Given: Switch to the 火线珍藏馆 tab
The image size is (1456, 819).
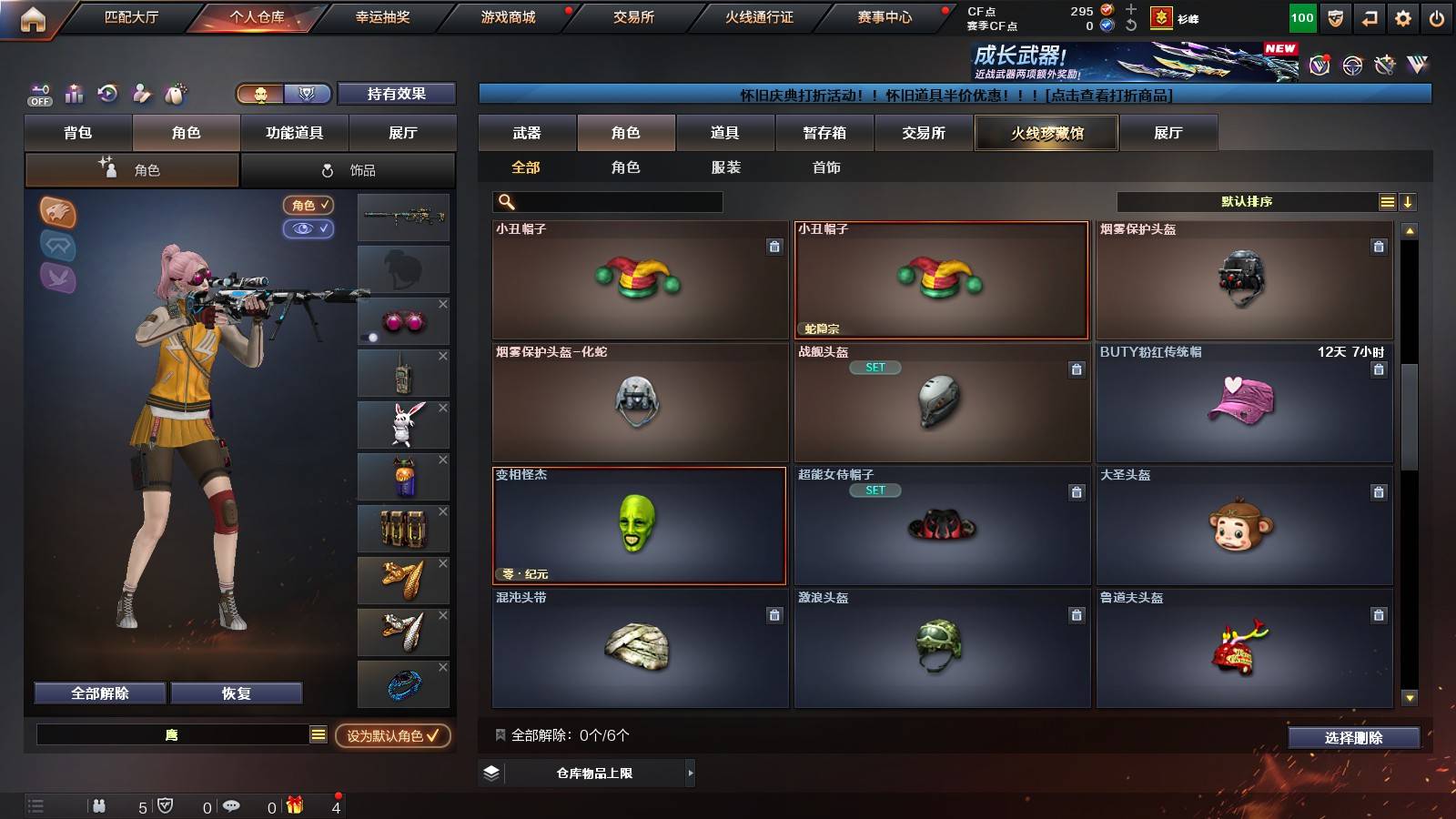Looking at the screenshot, I should coord(1046,133).
